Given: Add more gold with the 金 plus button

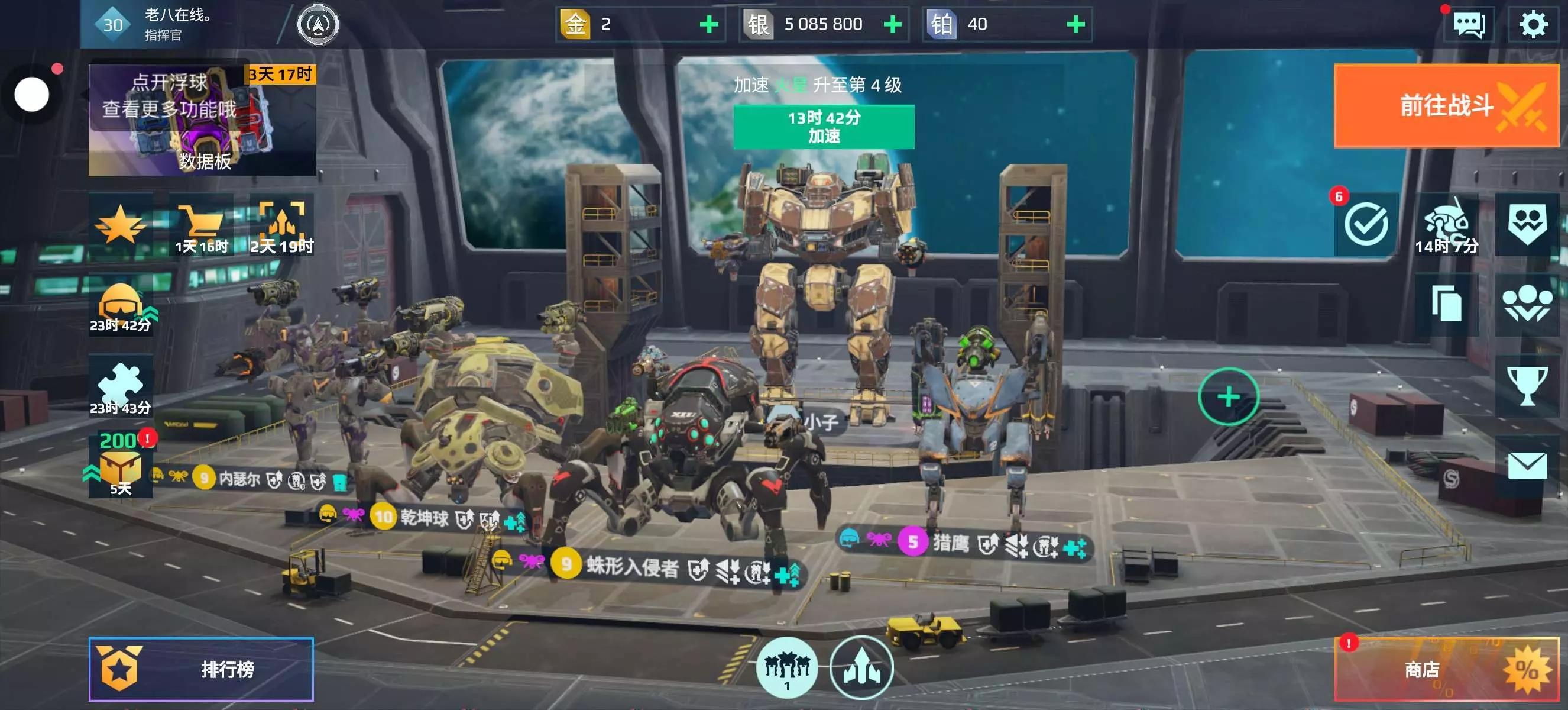Looking at the screenshot, I should [708, 24].
